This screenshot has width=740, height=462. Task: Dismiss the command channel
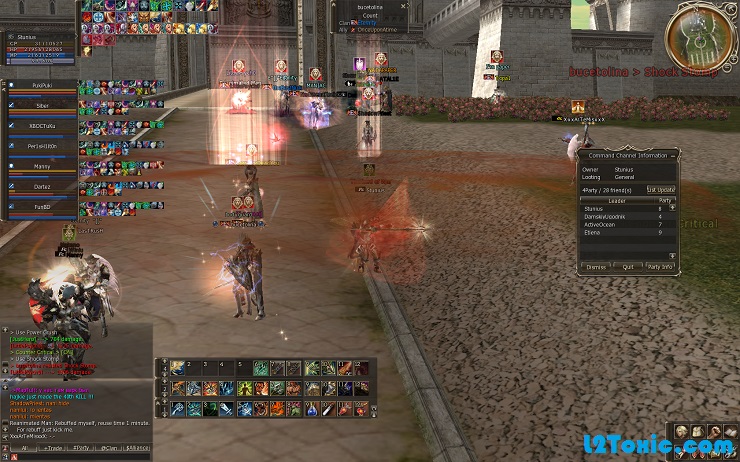[596, 267]
